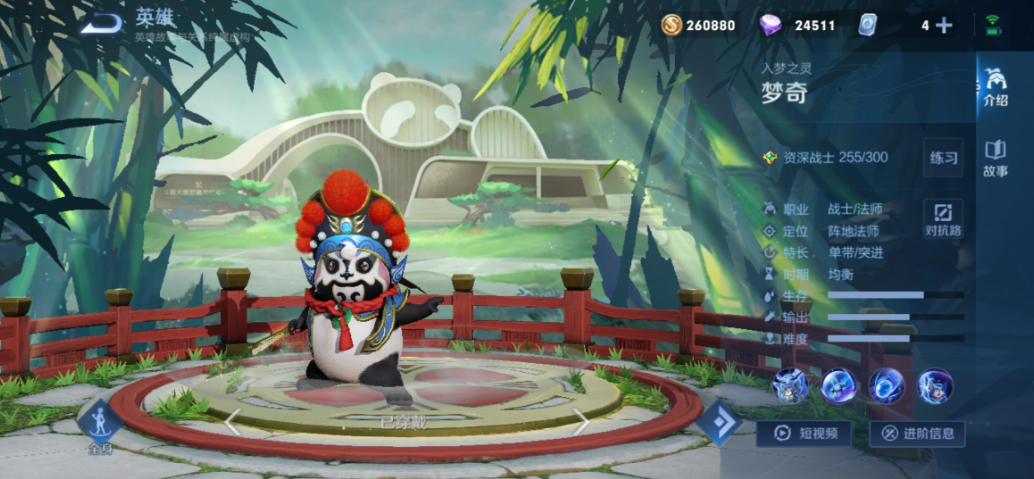This screenshot has width=1034, height=479.
Task: Show previous skin with left arrow
Action: pos(231,423)
